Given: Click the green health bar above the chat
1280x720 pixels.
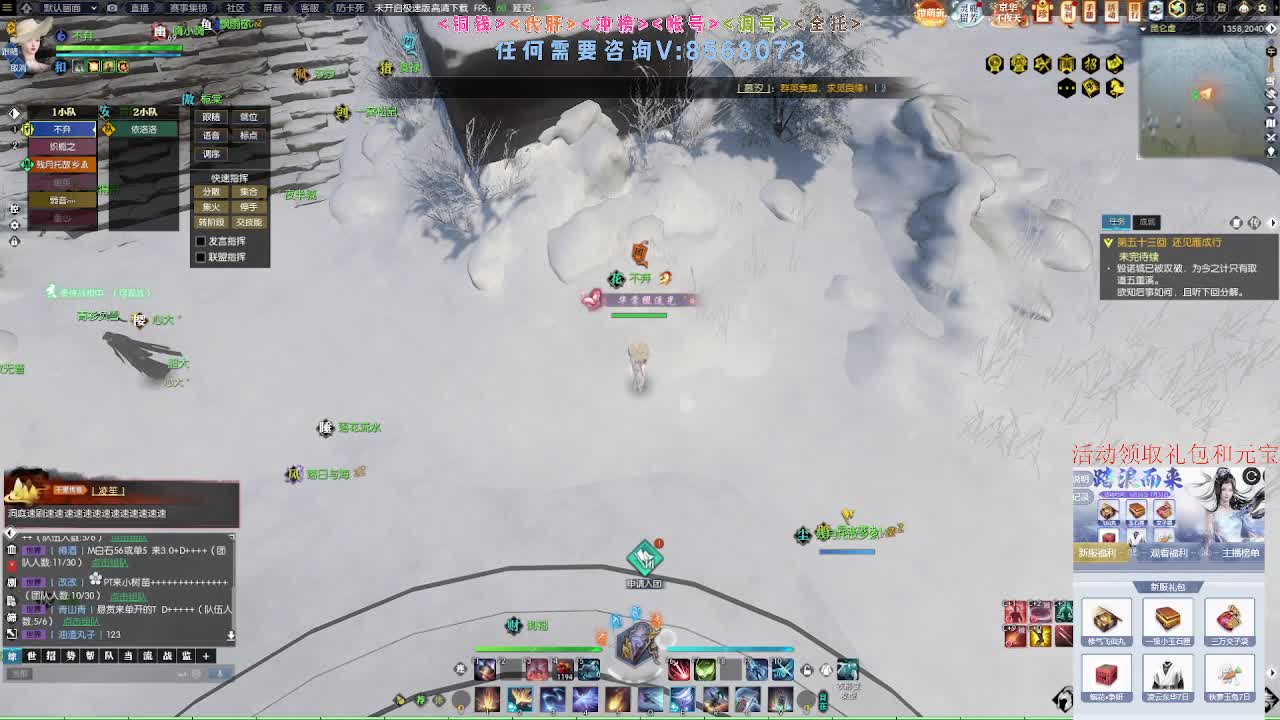Looking at the screenshot, I should pos(540,649).
